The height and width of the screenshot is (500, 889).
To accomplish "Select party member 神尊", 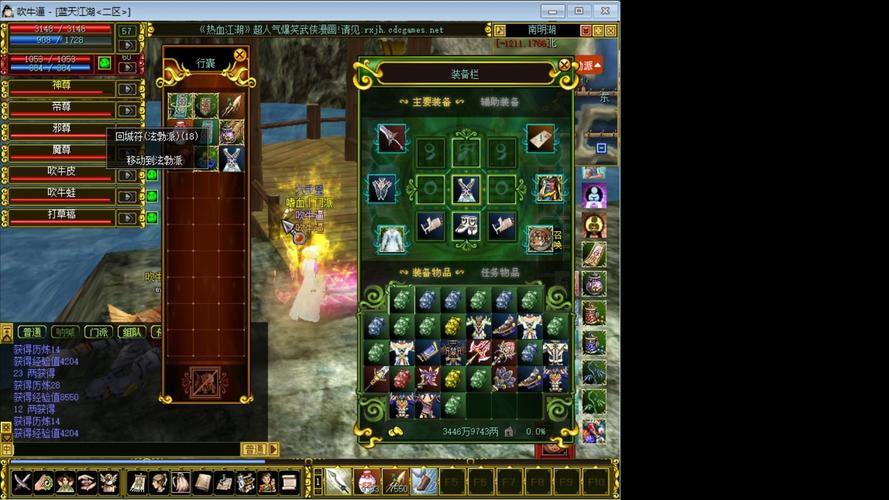I will (62, 87).
